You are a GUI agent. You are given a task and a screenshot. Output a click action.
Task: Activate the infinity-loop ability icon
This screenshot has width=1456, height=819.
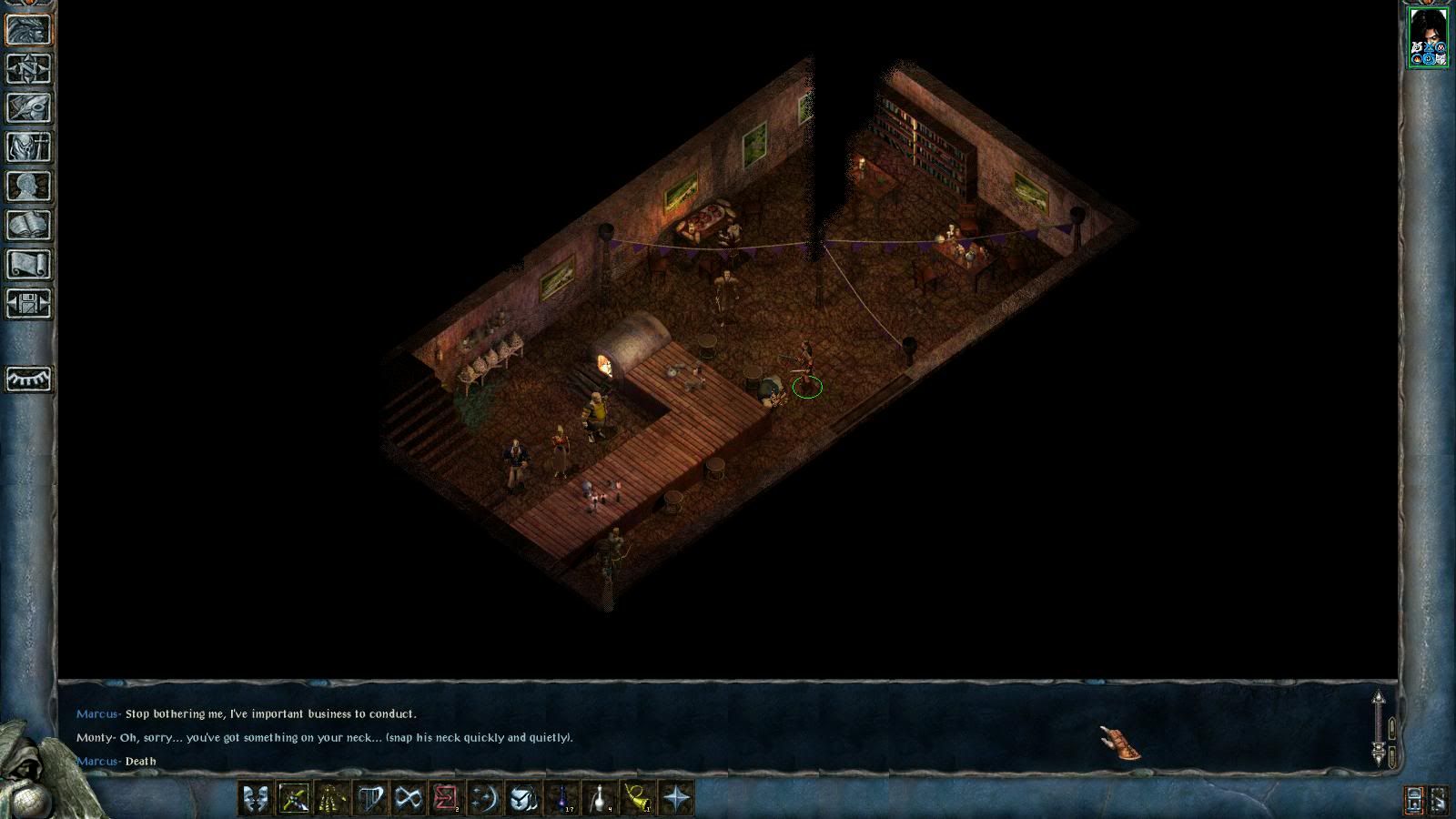pyautogui.click(x=409, y=798)
